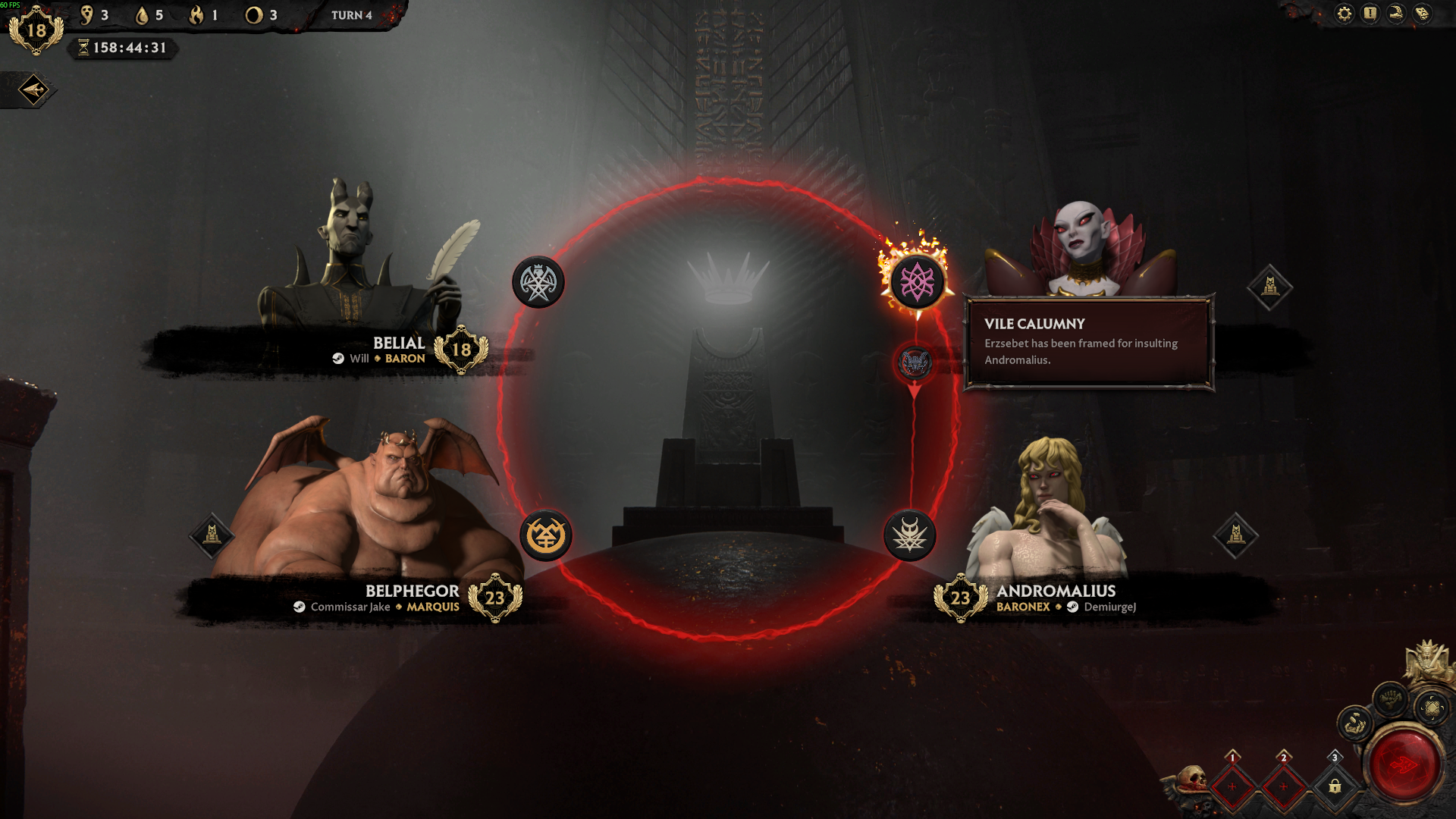Image resolution: width=1456 pixels, height=819 pixels.
Task: Open the exclamation mark message log
Action: click(x=1370, y=14)
